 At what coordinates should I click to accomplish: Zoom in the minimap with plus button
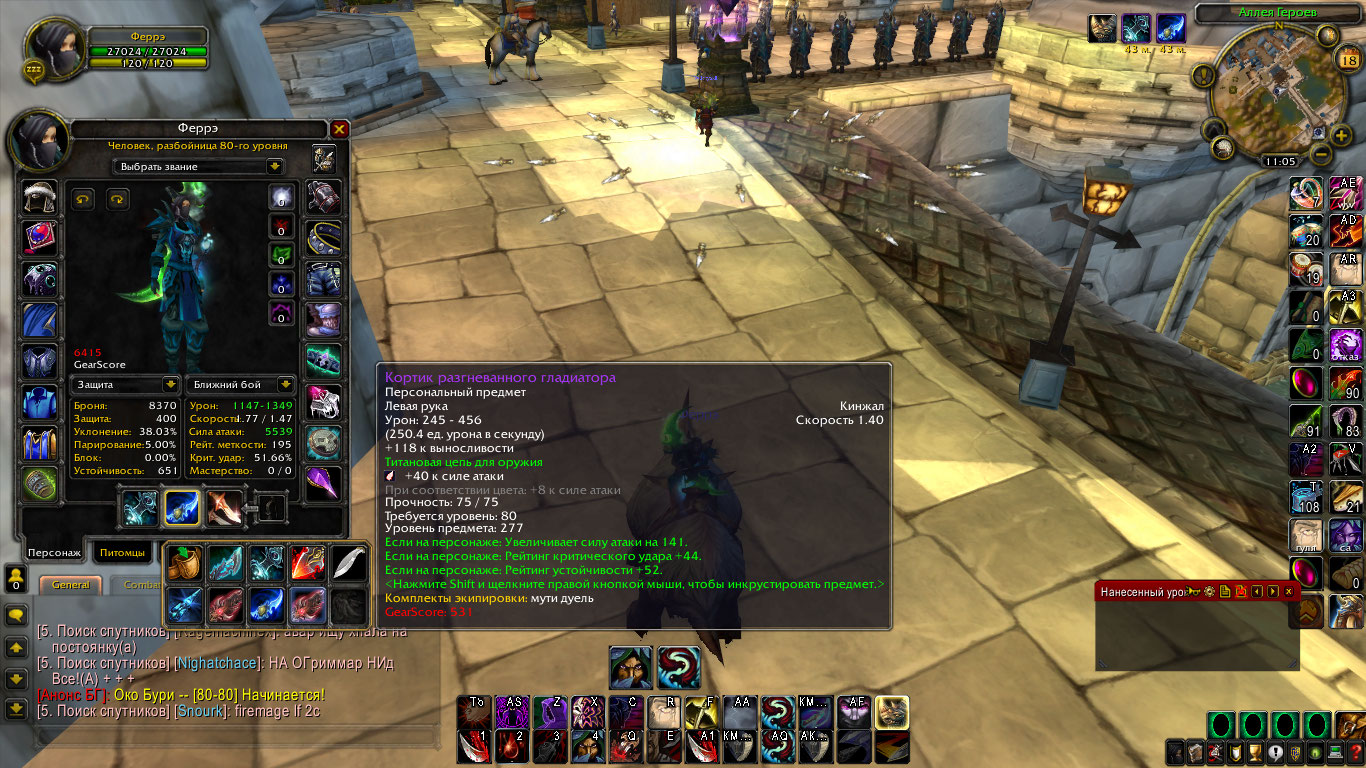coord(1341,134)
